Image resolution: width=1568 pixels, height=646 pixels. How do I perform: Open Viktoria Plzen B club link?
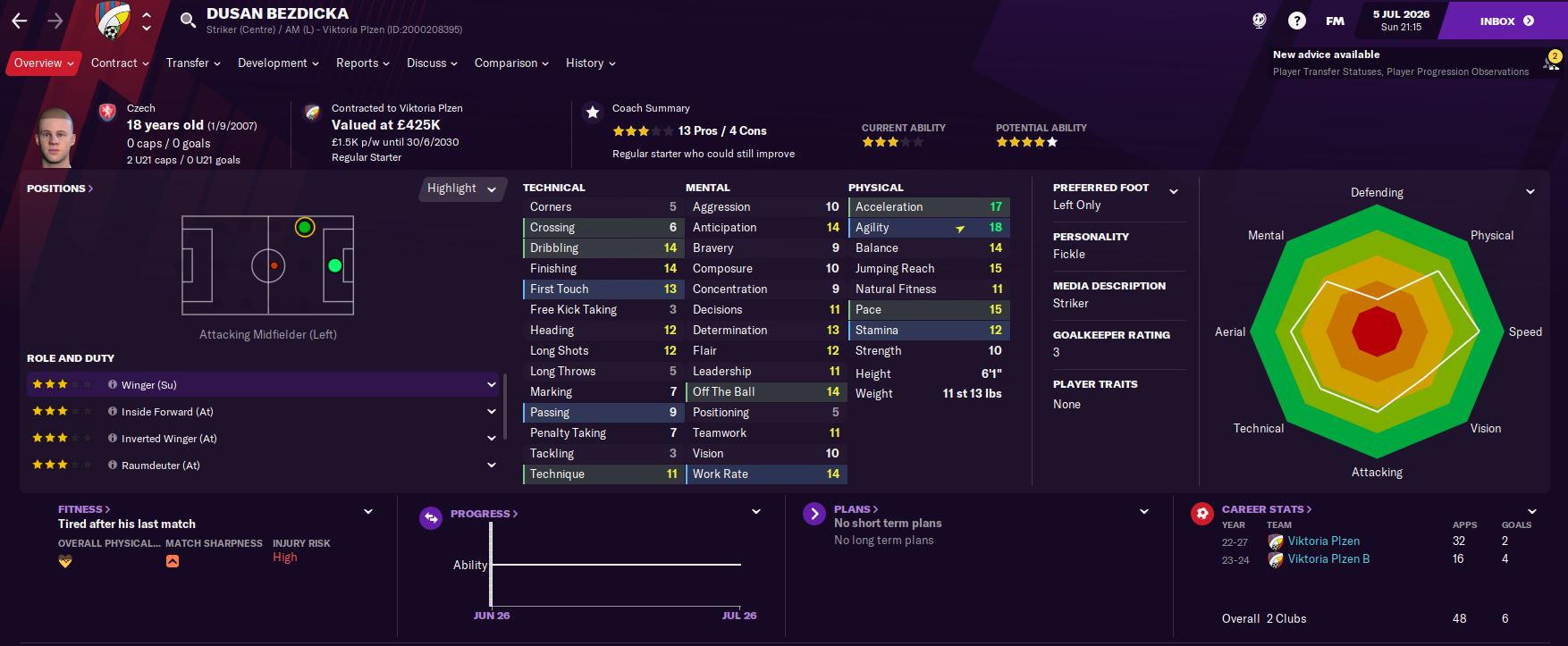pyautogui.click(x=1328, y=559)
